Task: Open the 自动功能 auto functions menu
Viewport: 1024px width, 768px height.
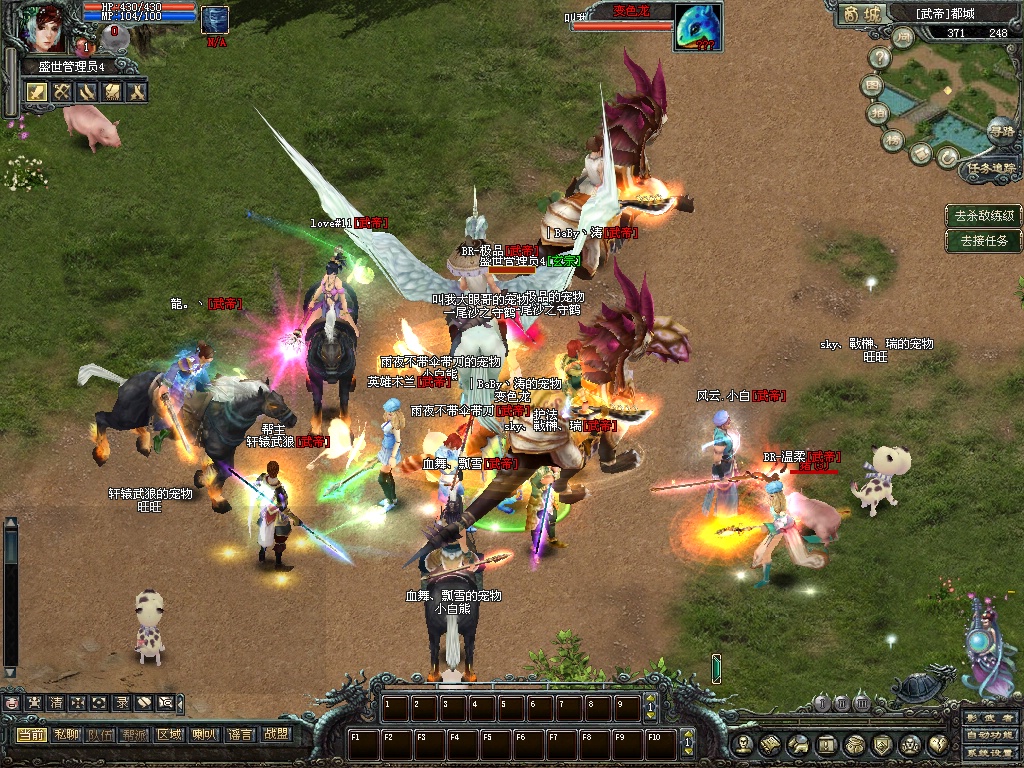Action: (x=990, y=736)
